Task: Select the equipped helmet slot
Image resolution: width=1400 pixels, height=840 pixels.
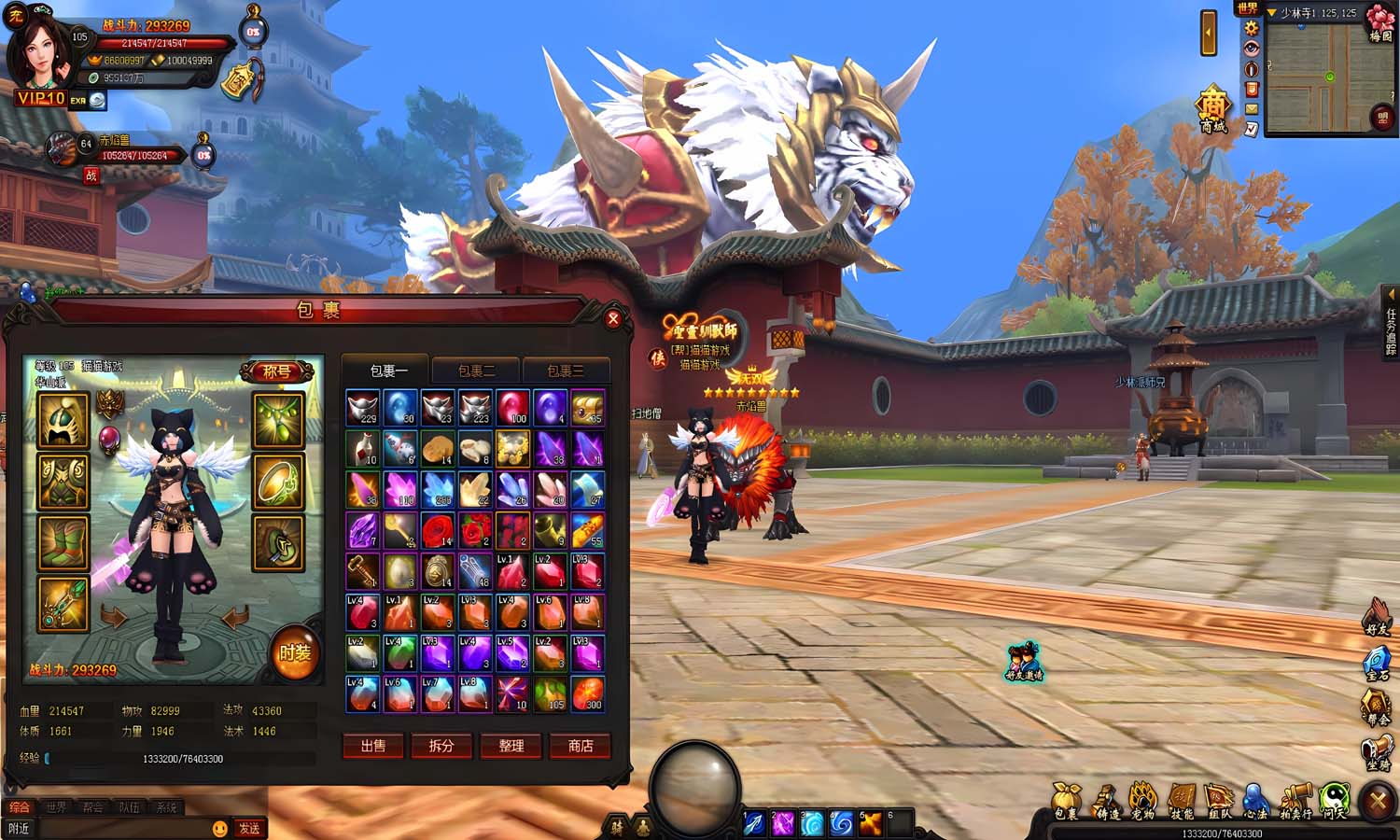Action: tap(63, 421)
